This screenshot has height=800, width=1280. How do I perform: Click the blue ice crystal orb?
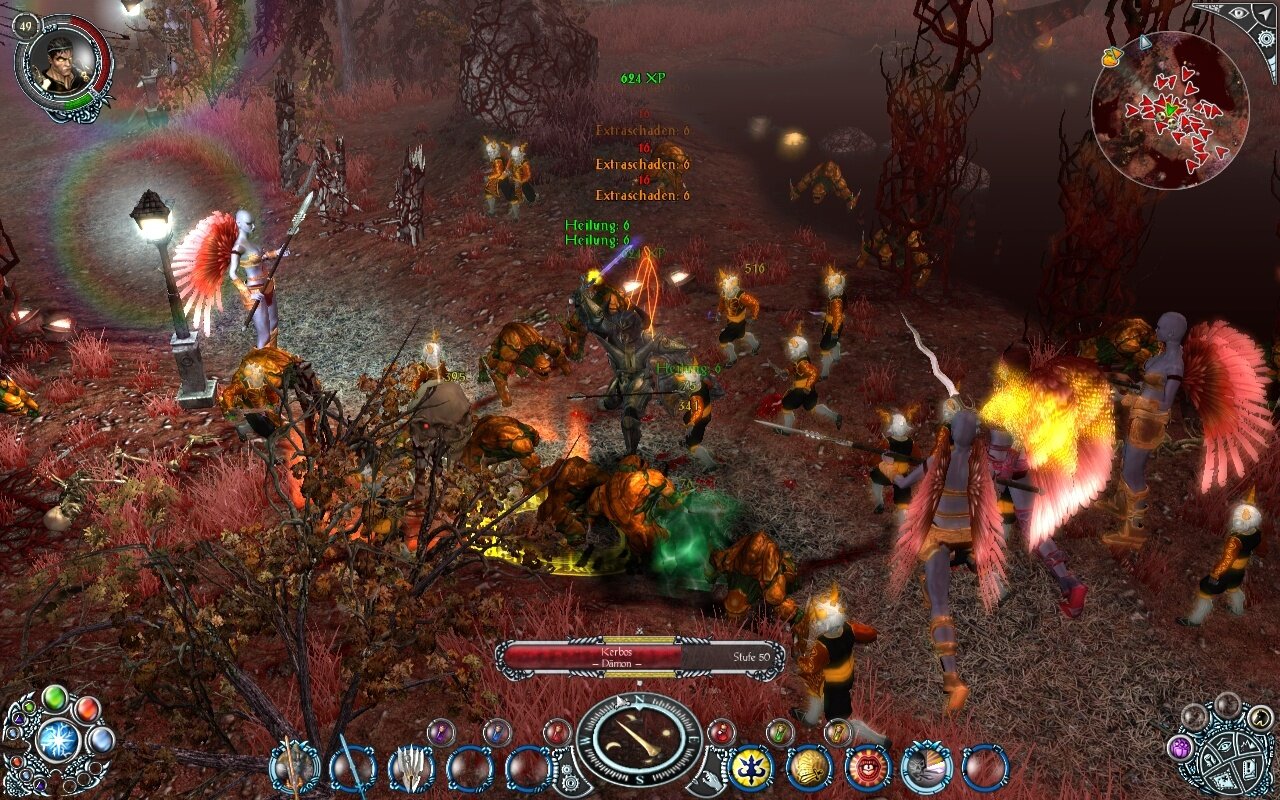coord(57,741)
